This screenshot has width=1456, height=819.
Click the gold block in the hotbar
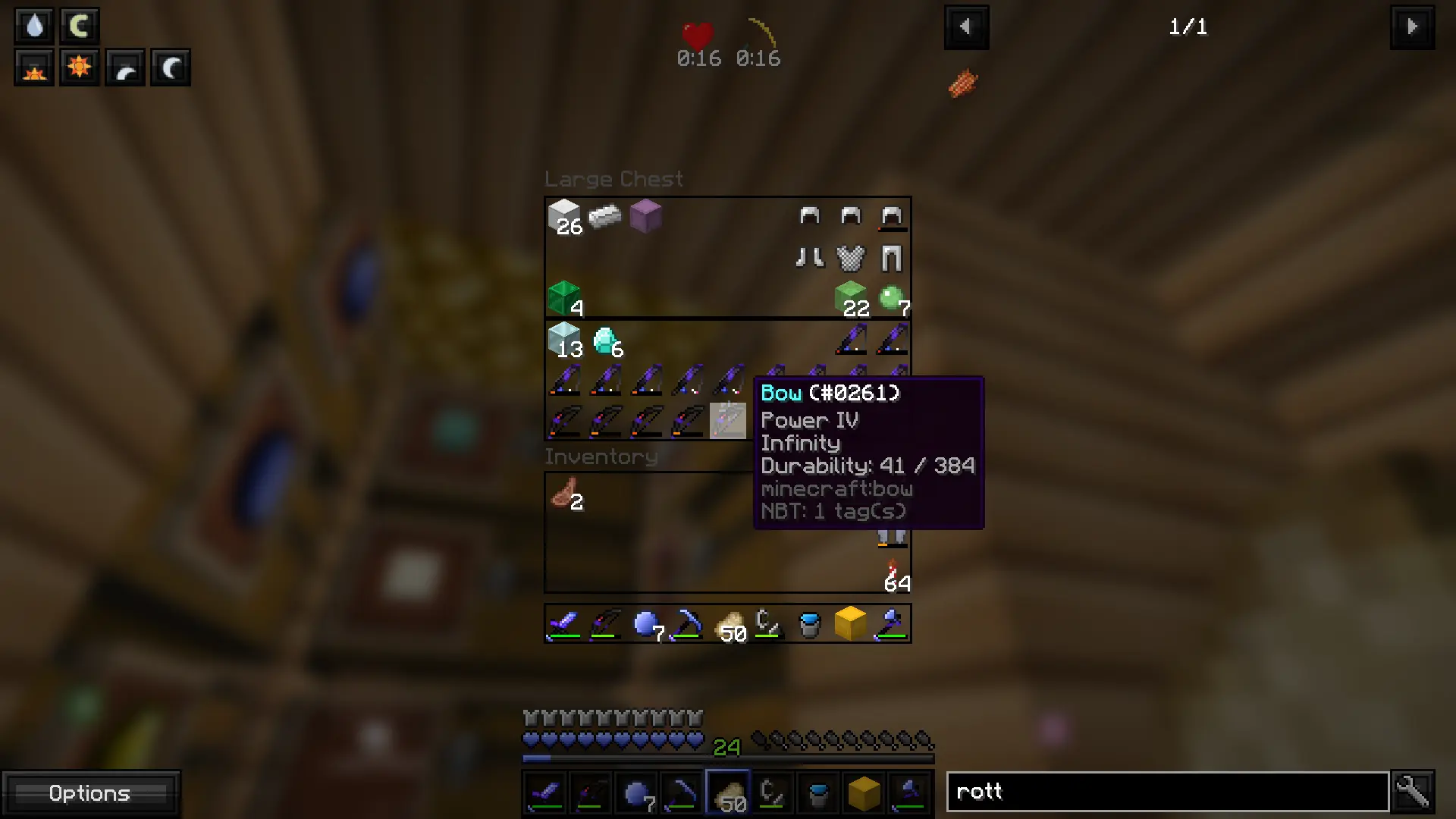click(851, 624)
